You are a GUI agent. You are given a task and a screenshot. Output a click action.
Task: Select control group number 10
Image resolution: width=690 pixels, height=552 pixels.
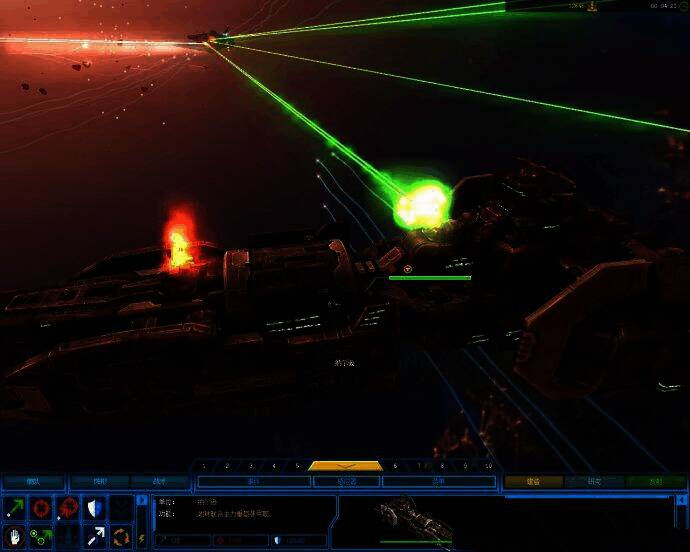488,466
